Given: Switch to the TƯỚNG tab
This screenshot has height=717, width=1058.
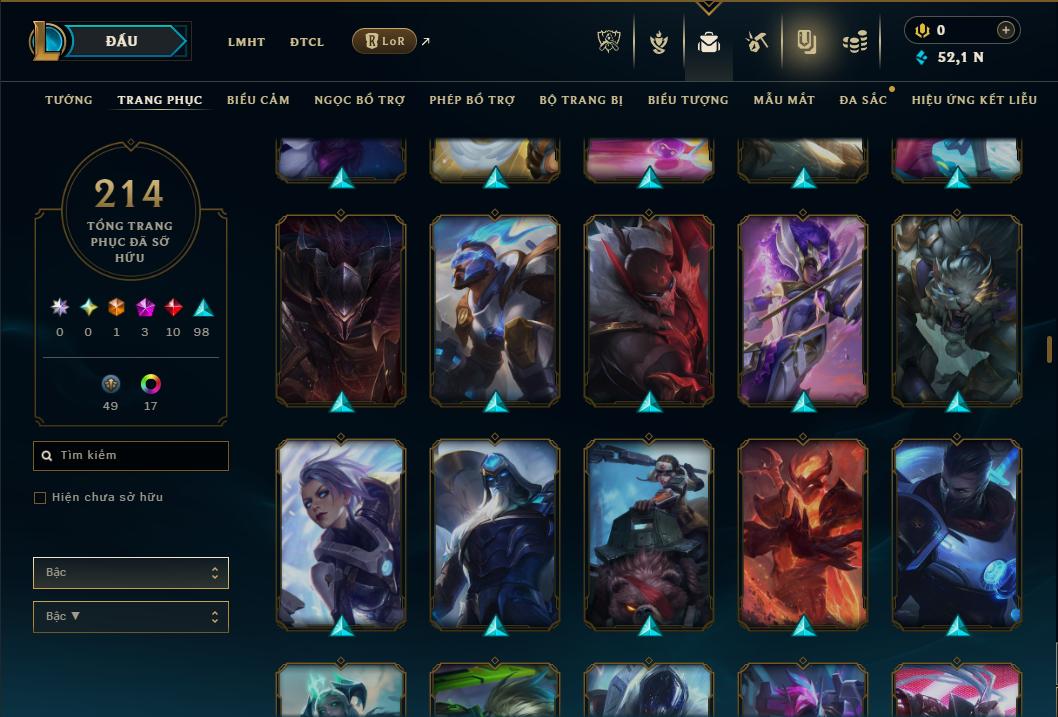Looking at the screenshot, I should tap(69, 100).
